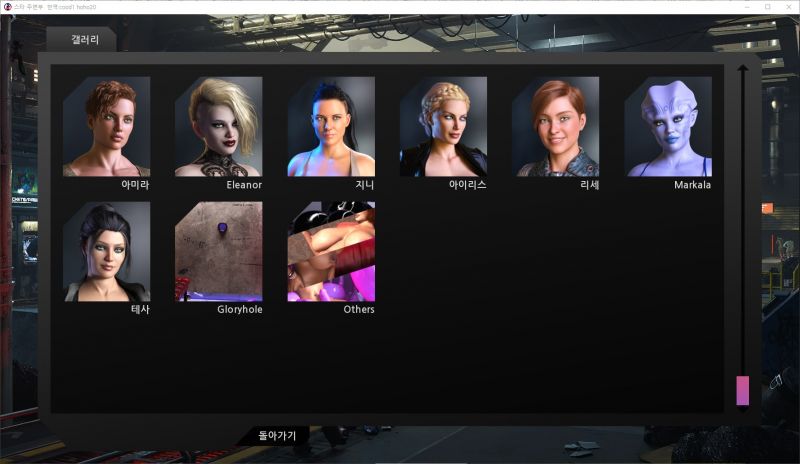This screenshot has height=464, width=800.
Task: Choose the 테사 character portrait
Action: tap(106, 252)
